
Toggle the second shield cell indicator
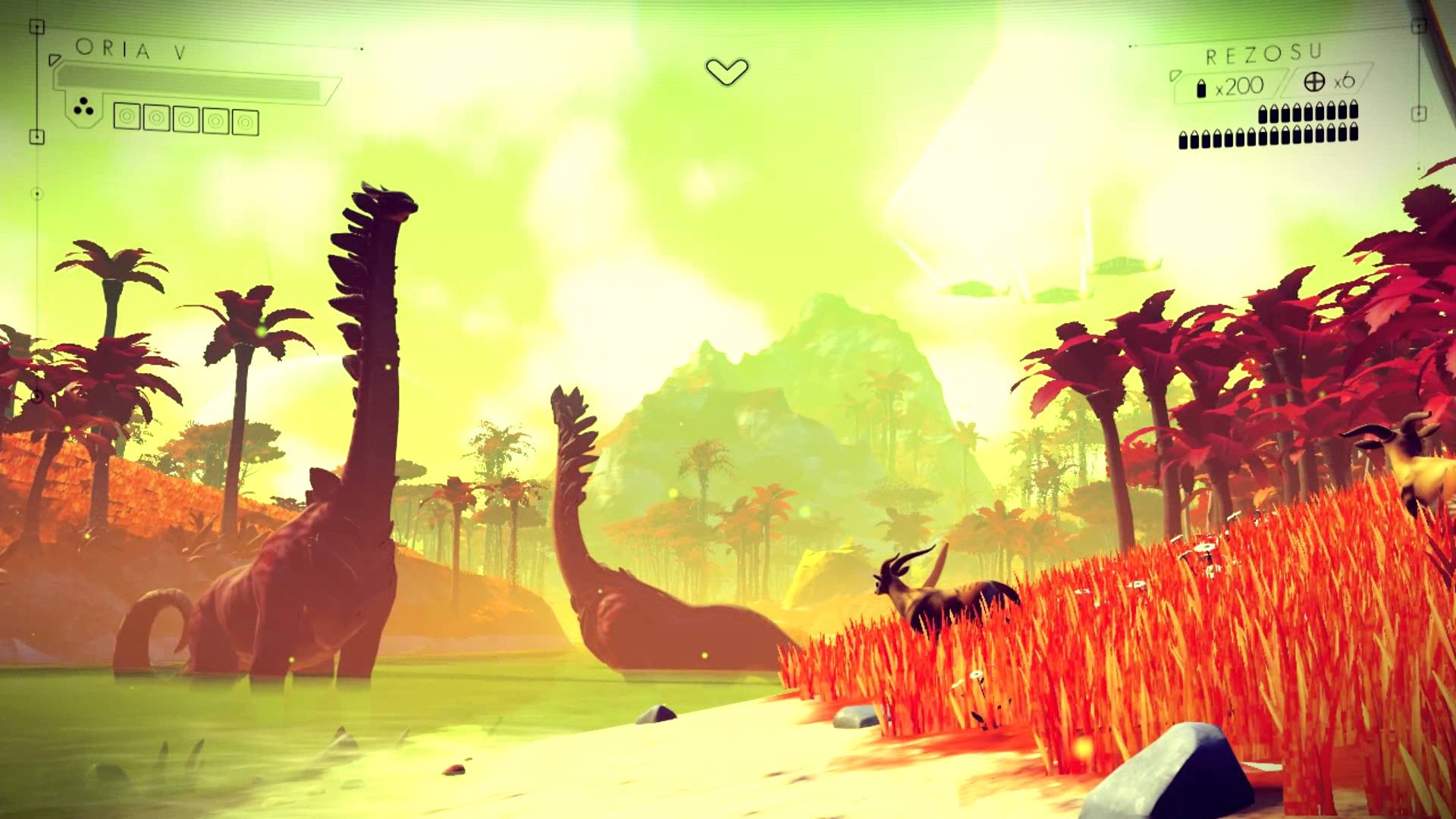pos(157,119)
